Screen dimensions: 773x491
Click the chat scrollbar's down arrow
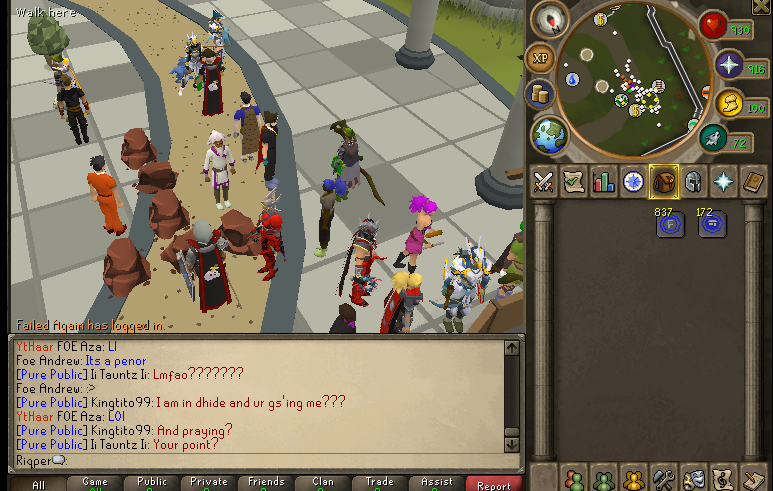click(x=512, y=443)
